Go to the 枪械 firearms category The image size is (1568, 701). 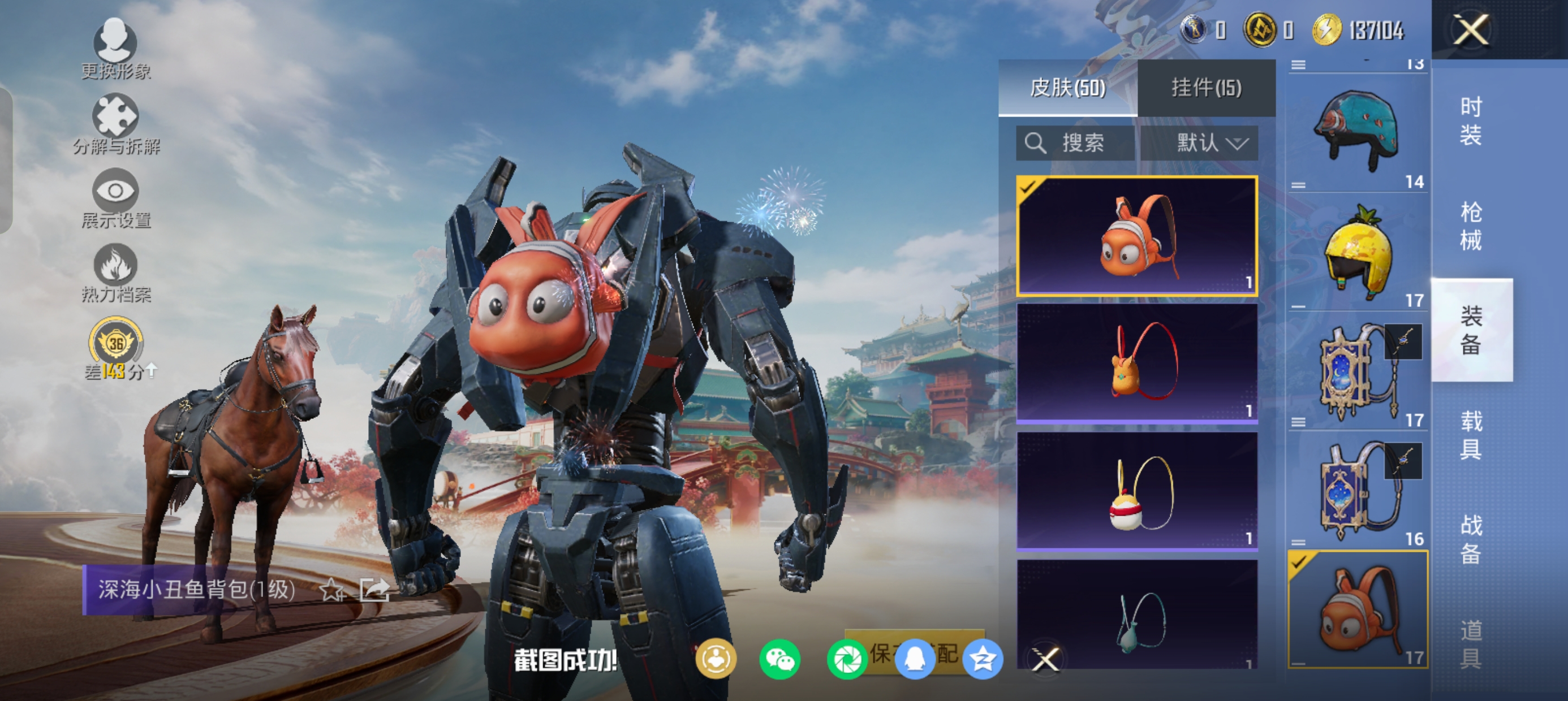[1471, 226]
